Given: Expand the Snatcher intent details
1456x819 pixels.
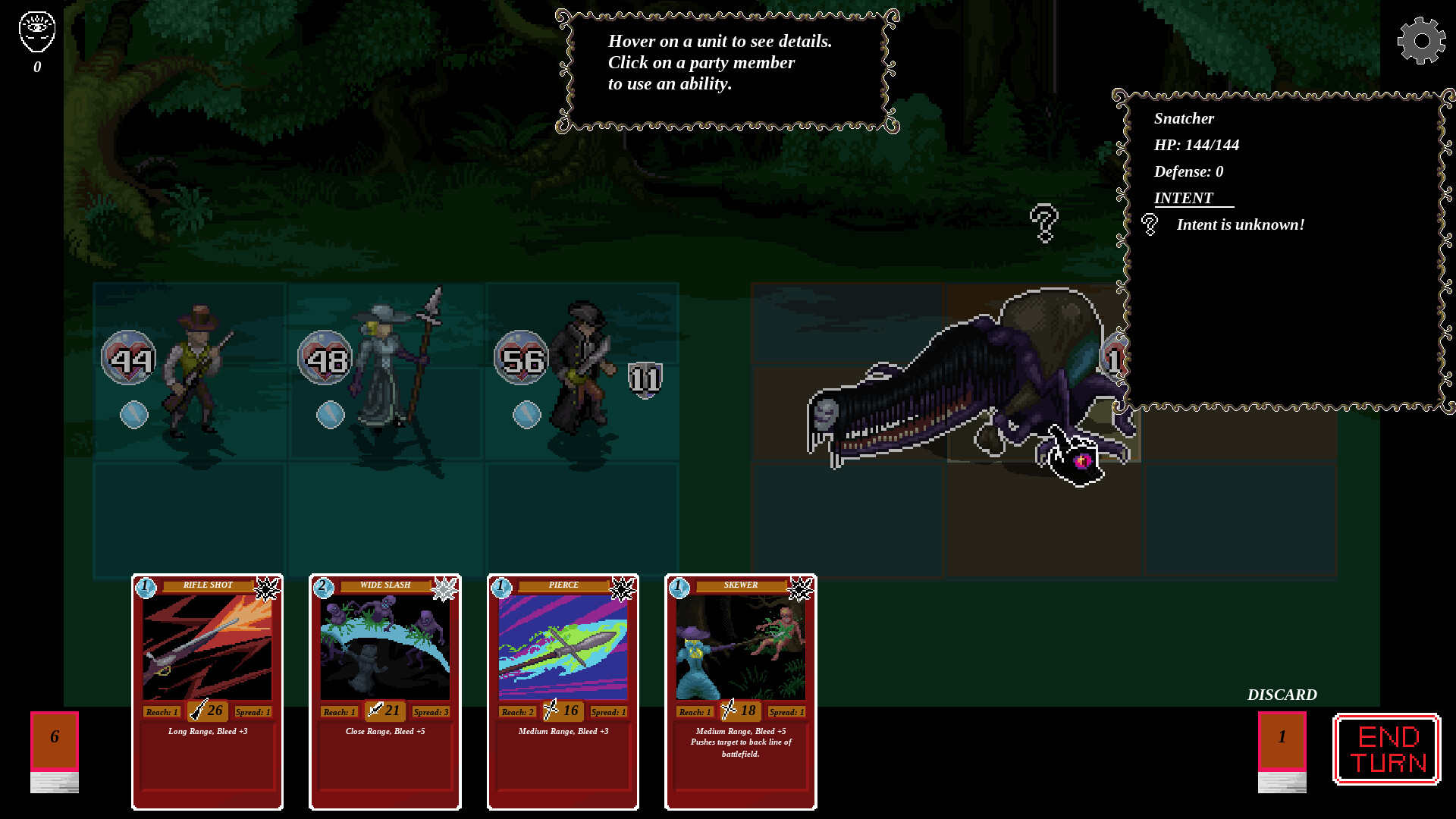Looking at the screenshot, I should (x=1149, y=224).
